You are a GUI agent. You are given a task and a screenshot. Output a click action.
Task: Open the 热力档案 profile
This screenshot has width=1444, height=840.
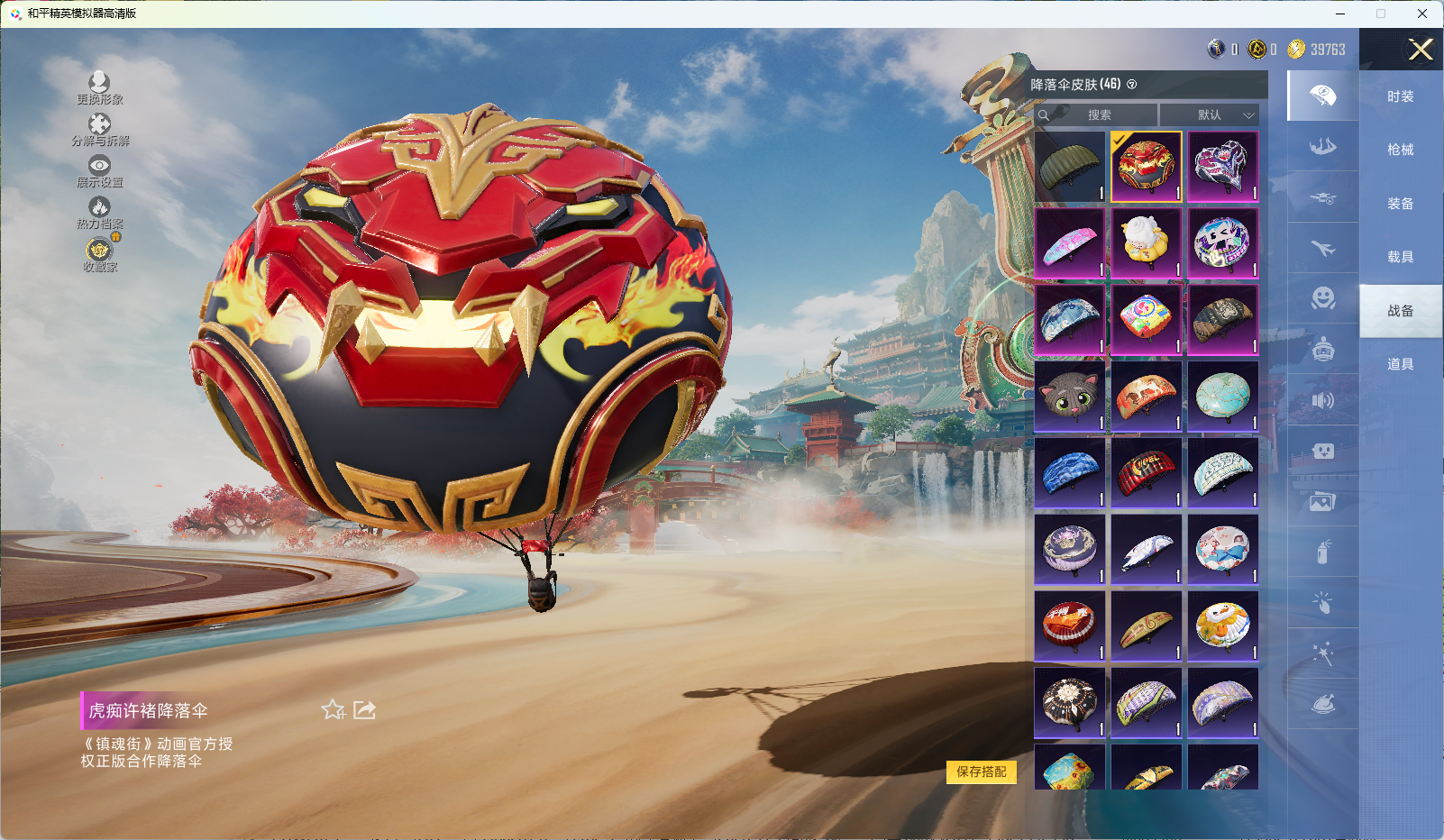tap(99, 213)
